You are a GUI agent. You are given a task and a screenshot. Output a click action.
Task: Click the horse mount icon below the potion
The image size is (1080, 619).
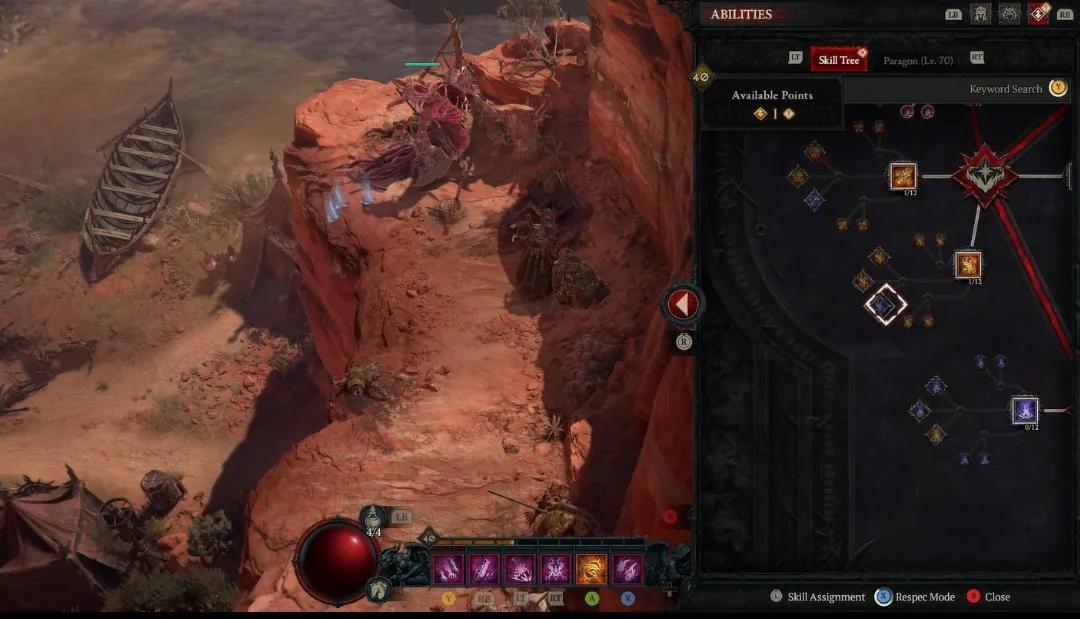point(379,589)
